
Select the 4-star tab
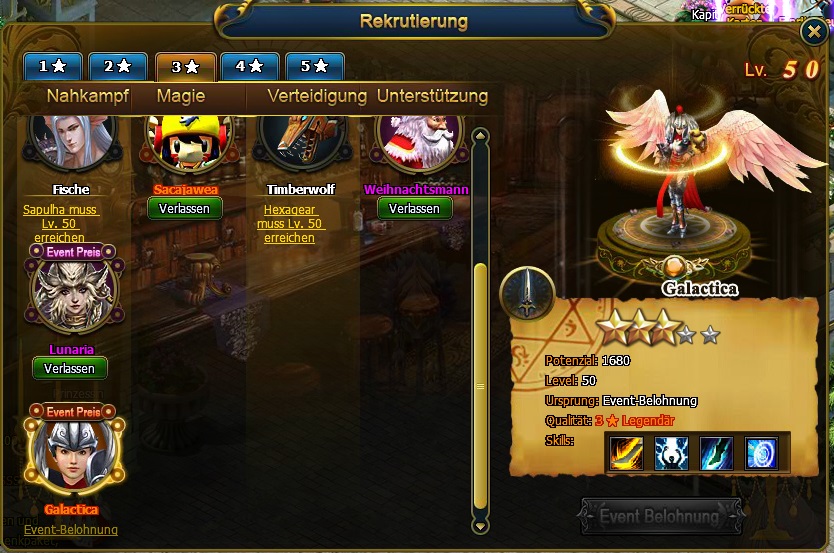pos(250,66)
